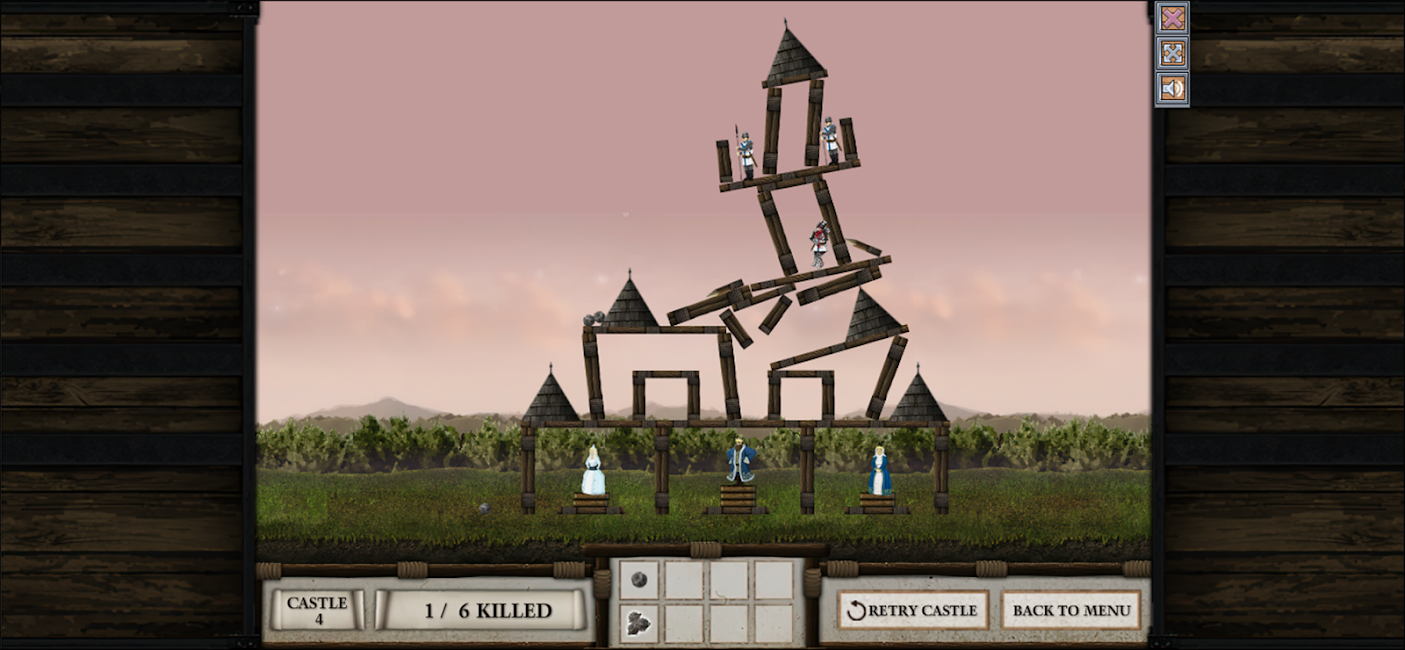Select the single stone ball ammo
The height and width of the screenshot is (650, 1405).
(639, 580)
